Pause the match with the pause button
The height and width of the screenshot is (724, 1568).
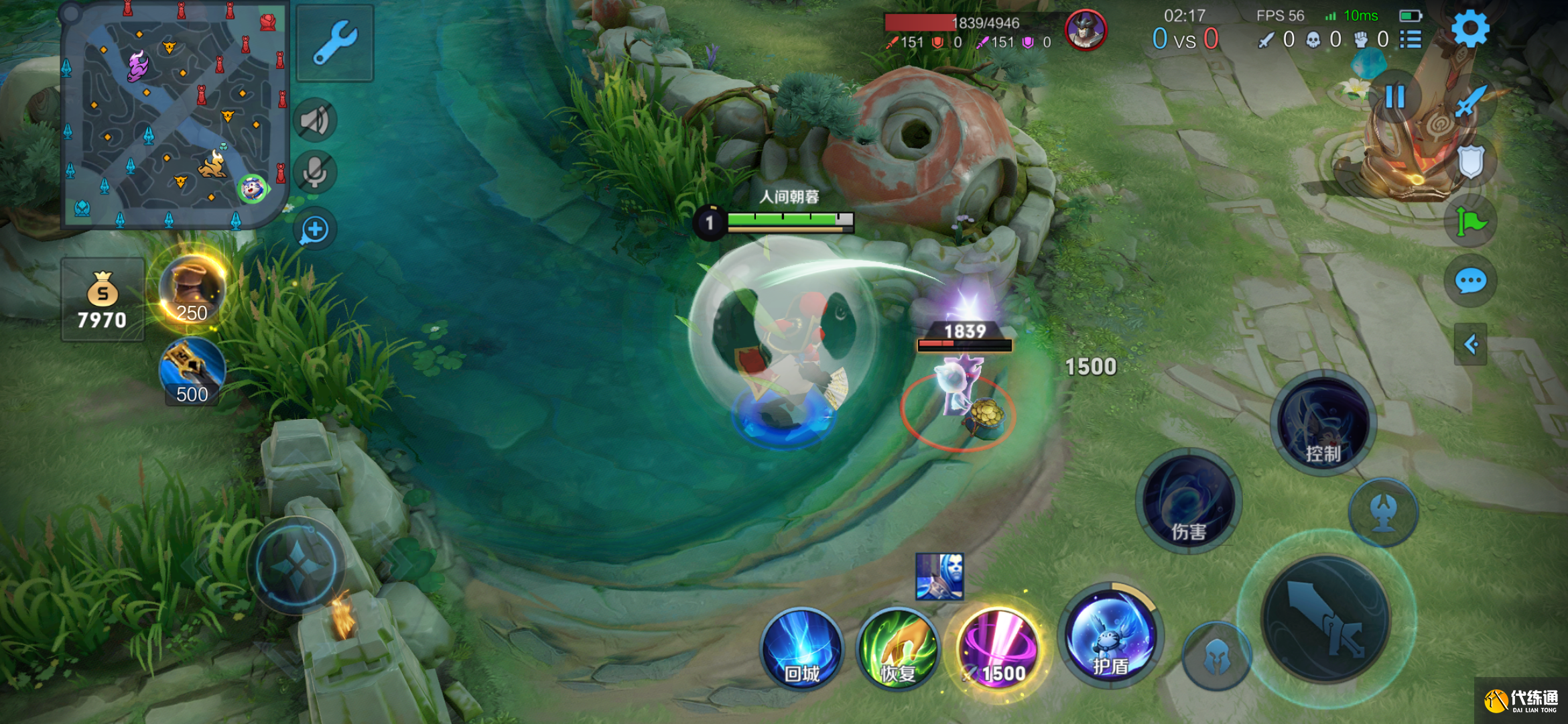1394,97
